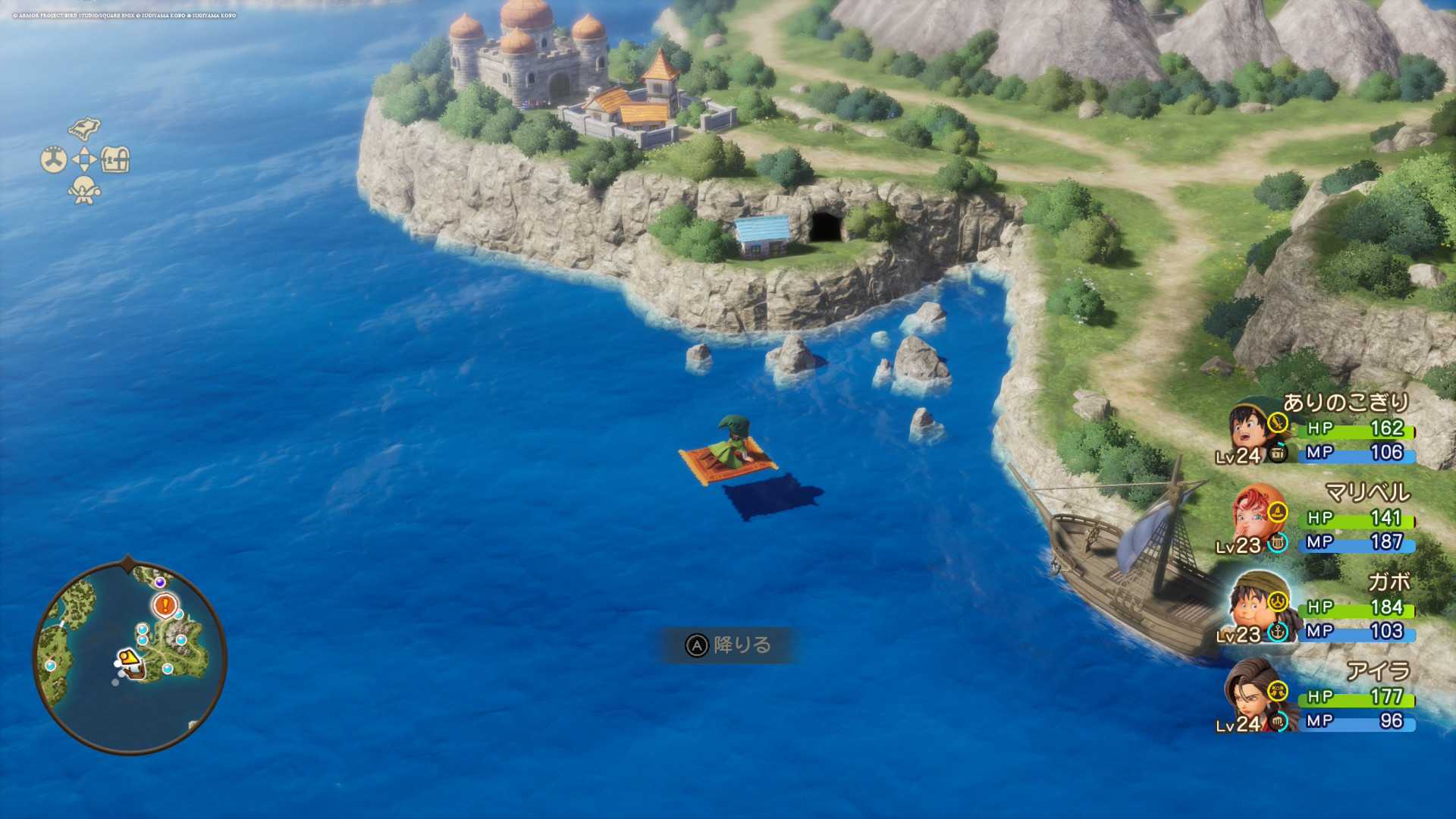Choose ガボ's party portrait
The height and width of the screenshot is (819, 1456).
1252,605
